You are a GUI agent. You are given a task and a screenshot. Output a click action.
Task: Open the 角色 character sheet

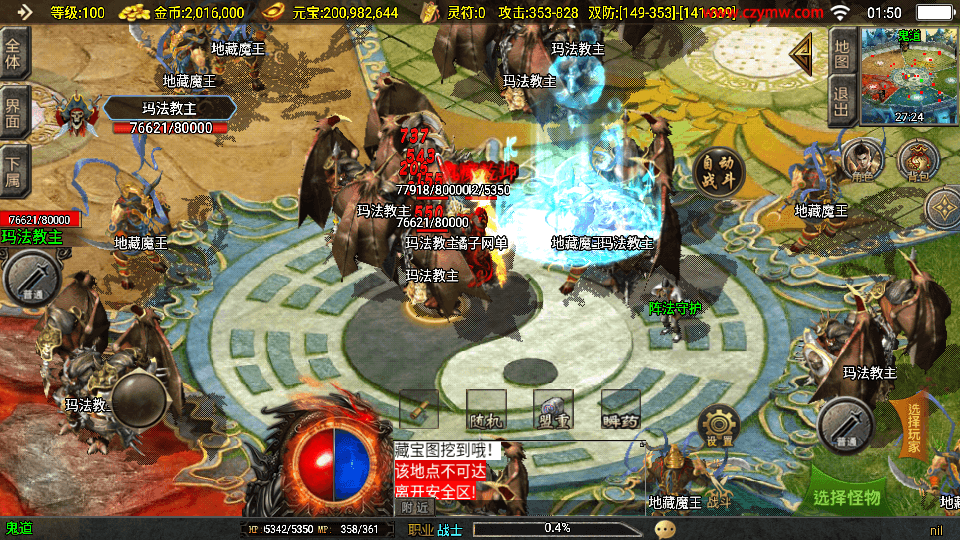pyautogui.click(x=859, y=160)
